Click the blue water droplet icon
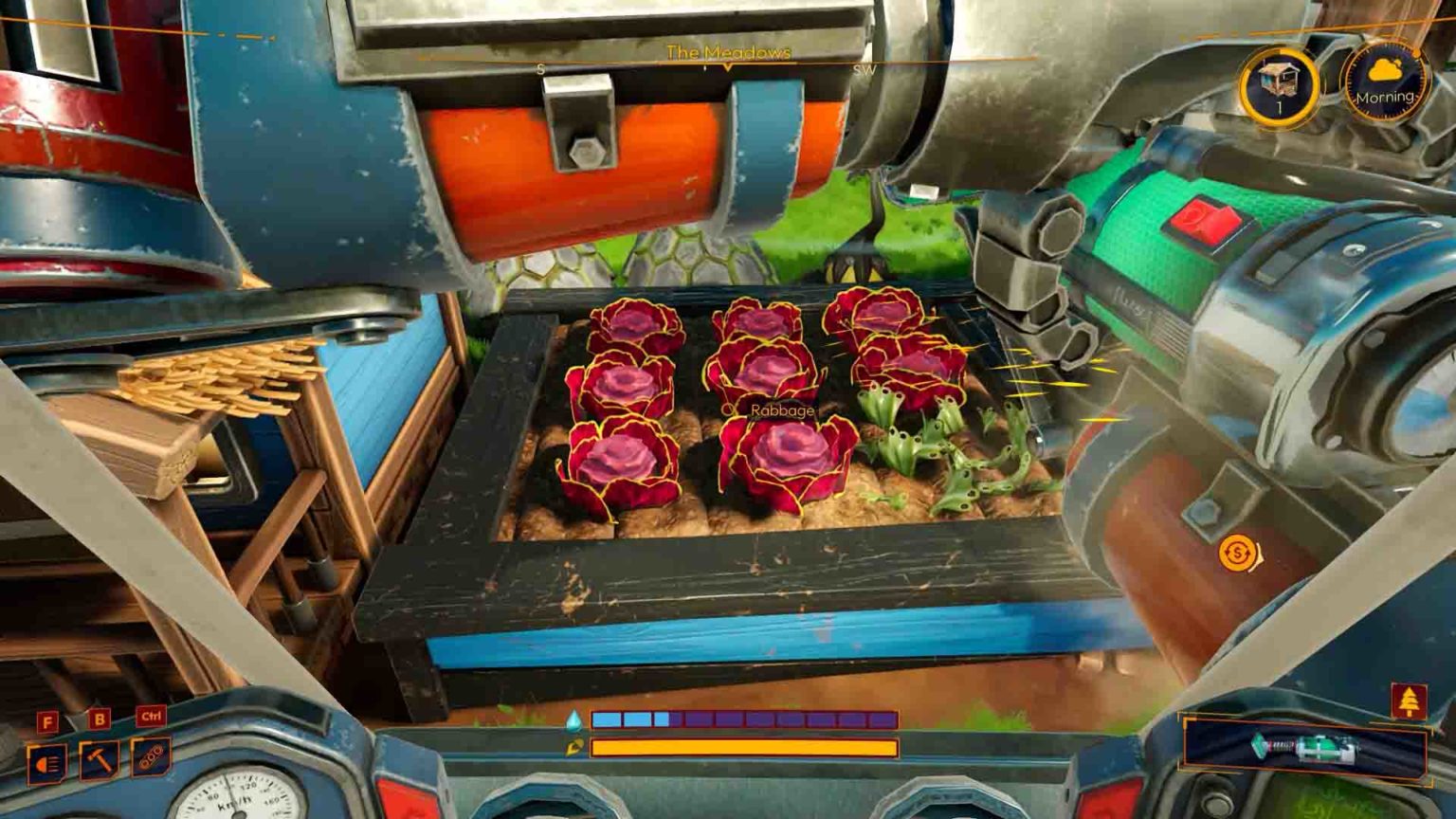1456x819 pixels. pyautogui.click(x=576, y=720)
